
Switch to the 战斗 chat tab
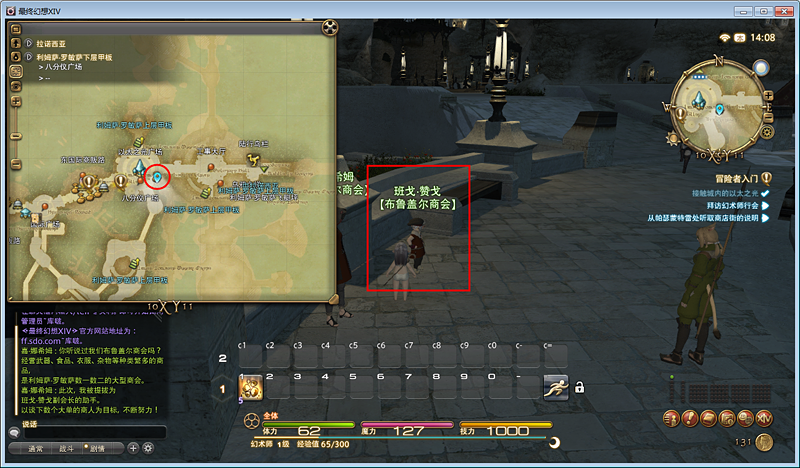pos(68,448)
